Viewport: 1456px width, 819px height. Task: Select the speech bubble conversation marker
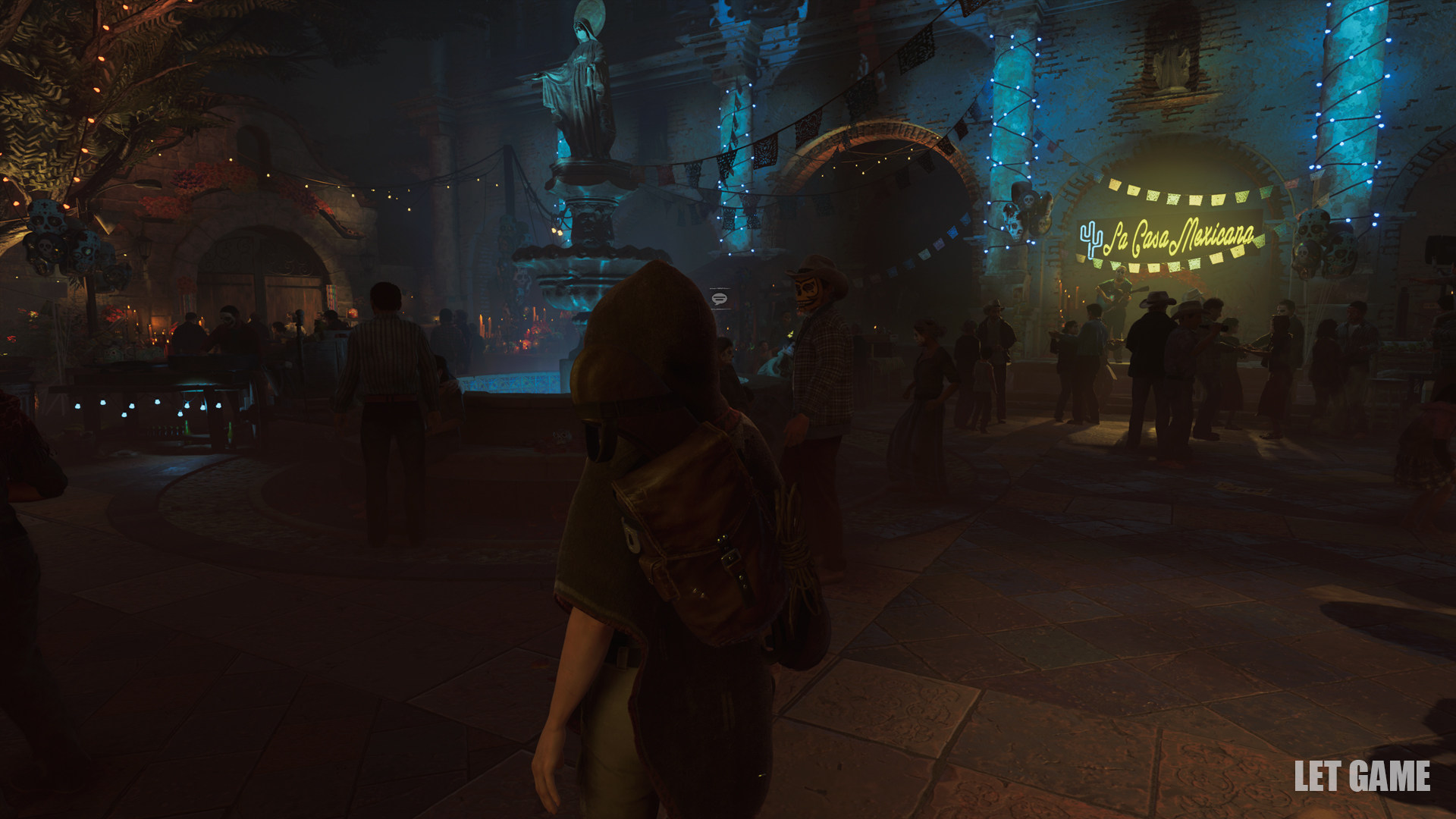click(720, 298)
